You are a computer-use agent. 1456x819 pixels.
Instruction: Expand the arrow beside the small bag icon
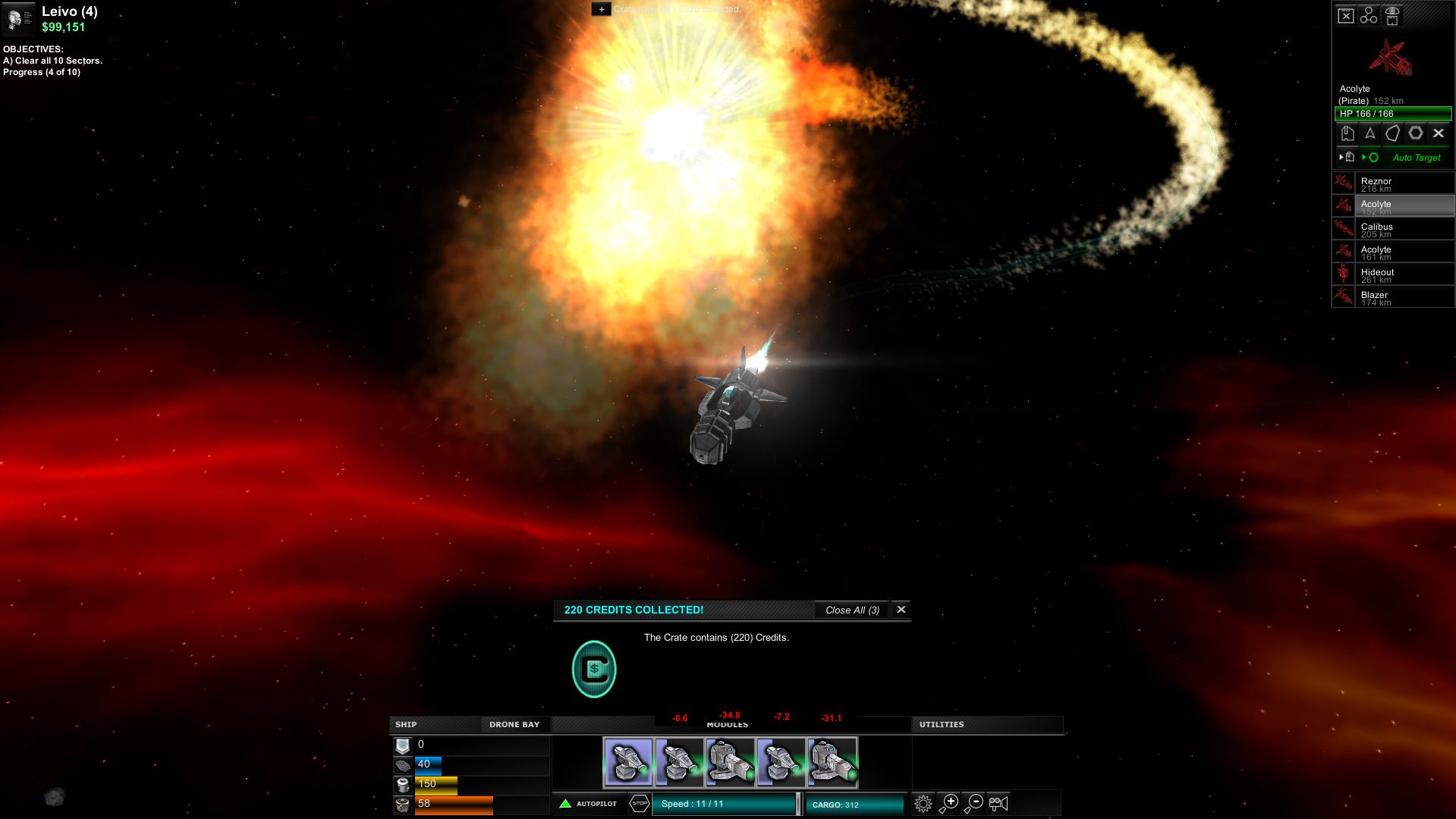coord(1341,157)
